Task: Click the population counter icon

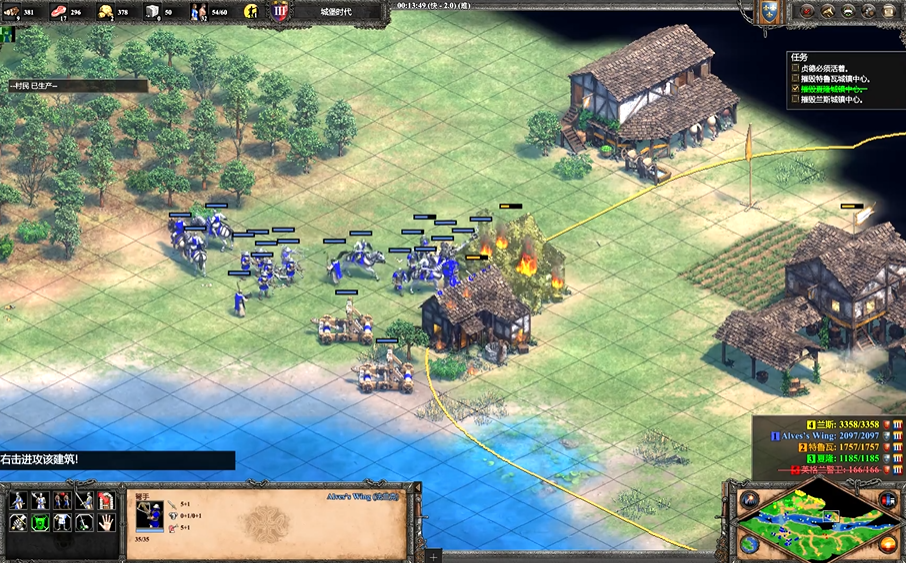Action: [198, 12]
